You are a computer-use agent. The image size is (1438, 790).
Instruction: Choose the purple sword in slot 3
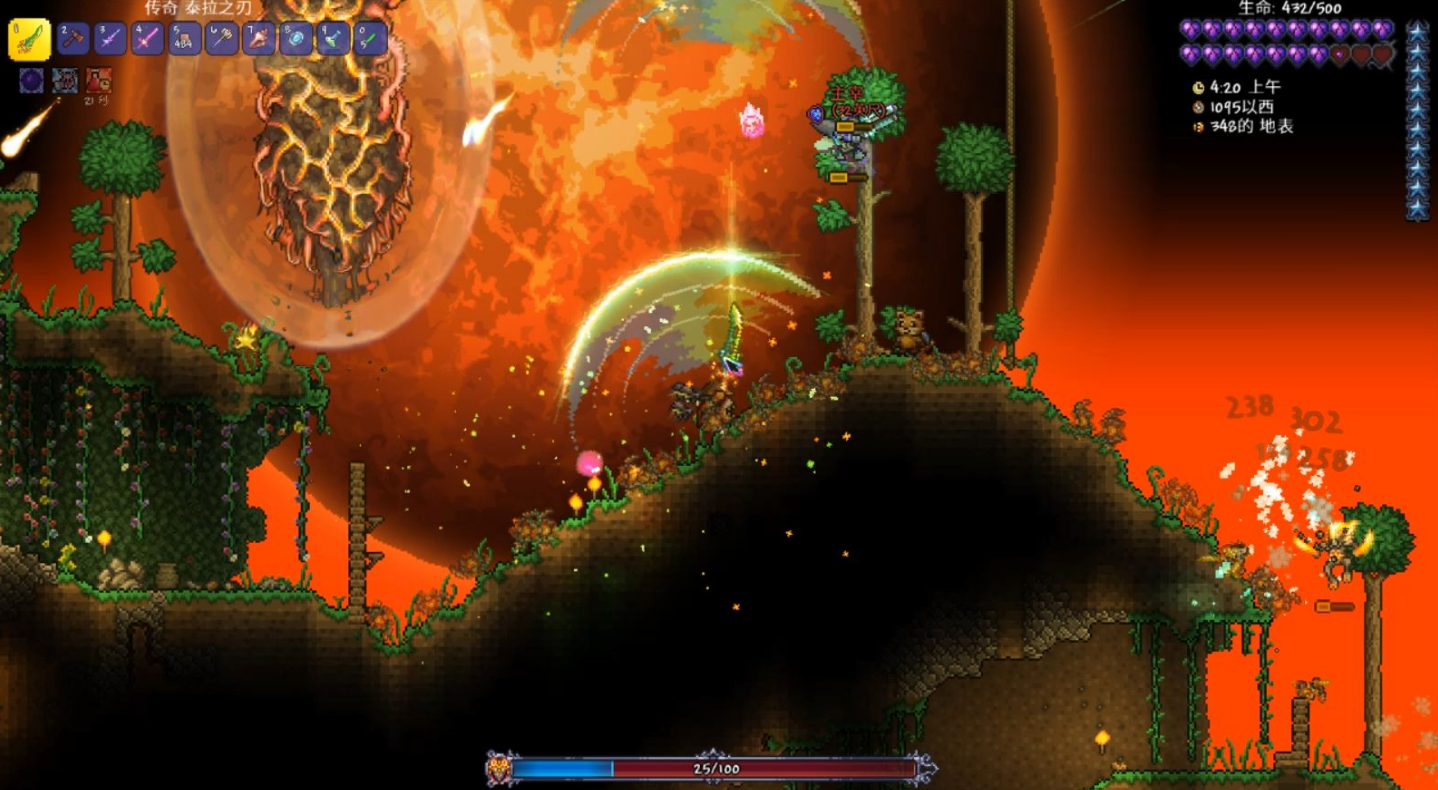tap(110, 39)
